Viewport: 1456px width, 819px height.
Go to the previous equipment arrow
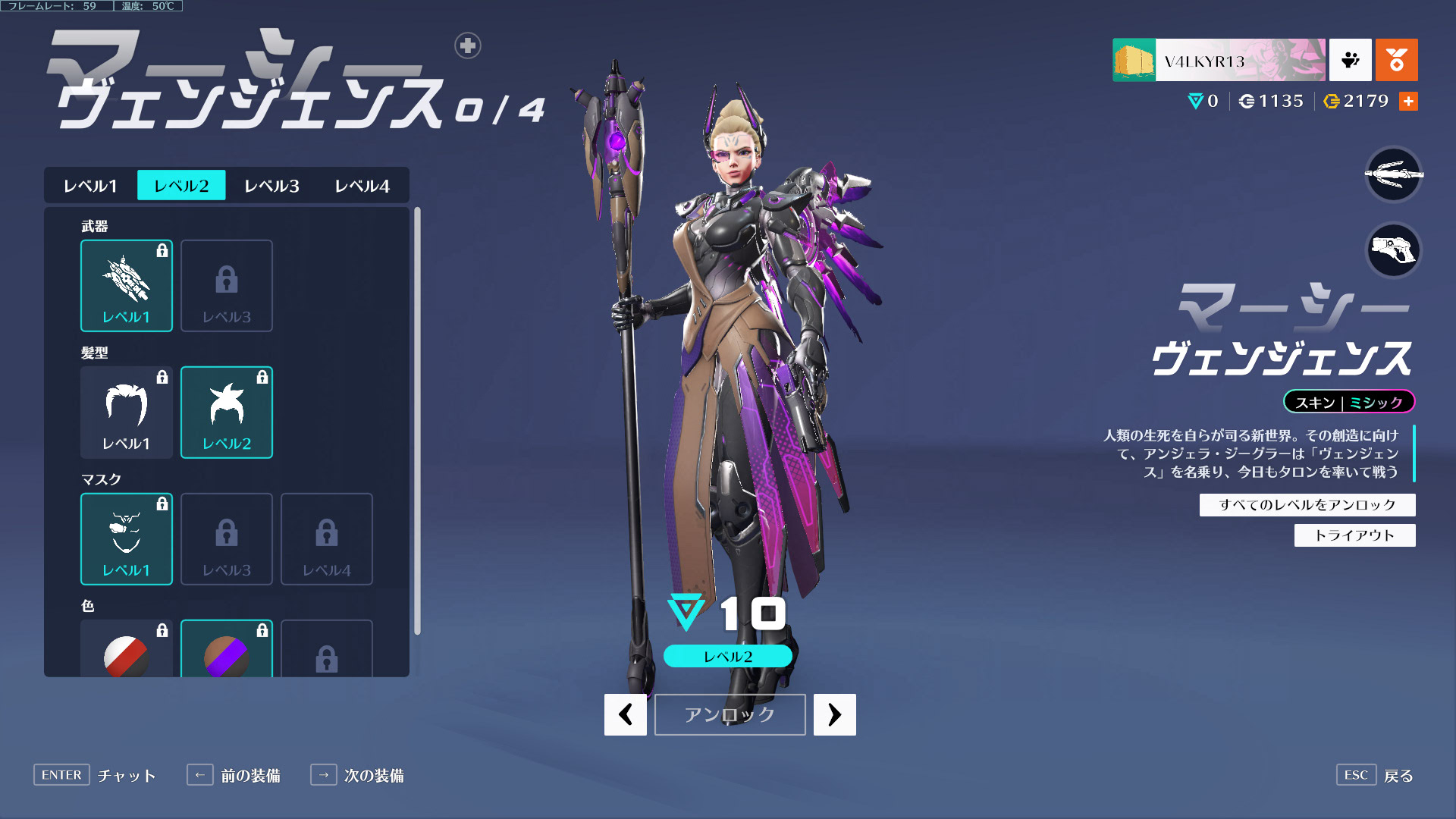pyautogui.click(x=626, y=714)
